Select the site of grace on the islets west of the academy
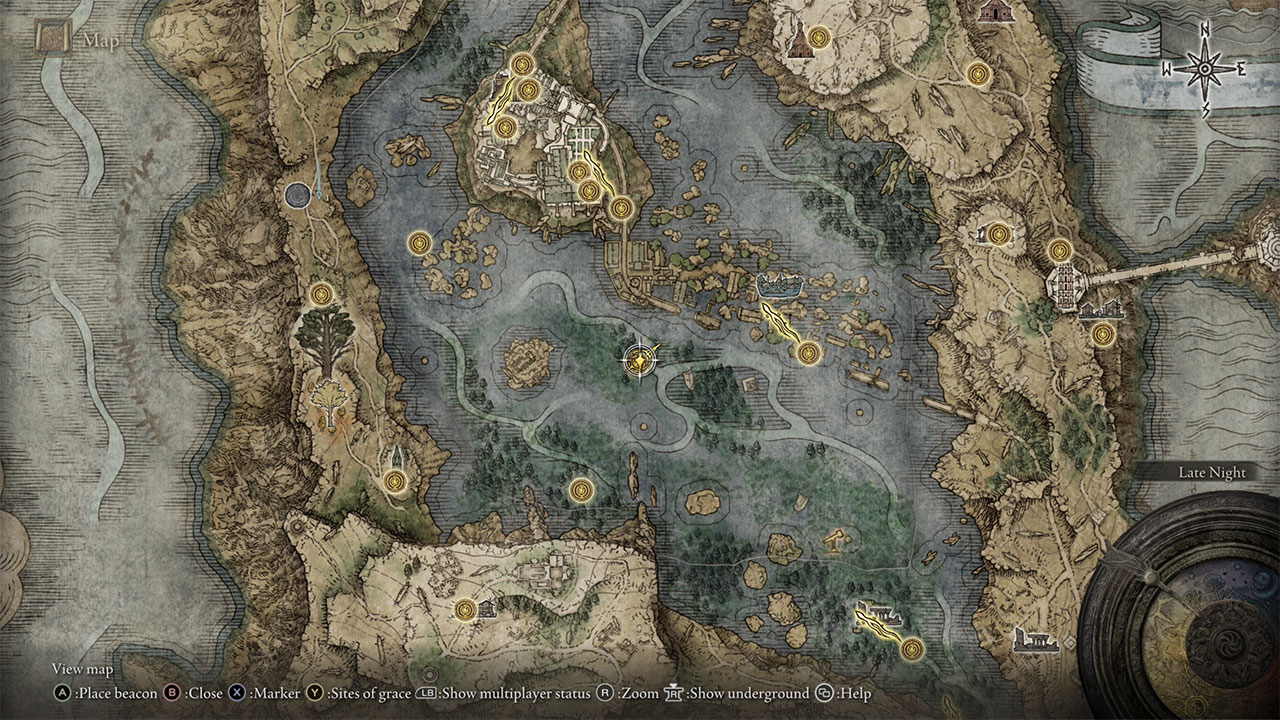 coord(419,242)
